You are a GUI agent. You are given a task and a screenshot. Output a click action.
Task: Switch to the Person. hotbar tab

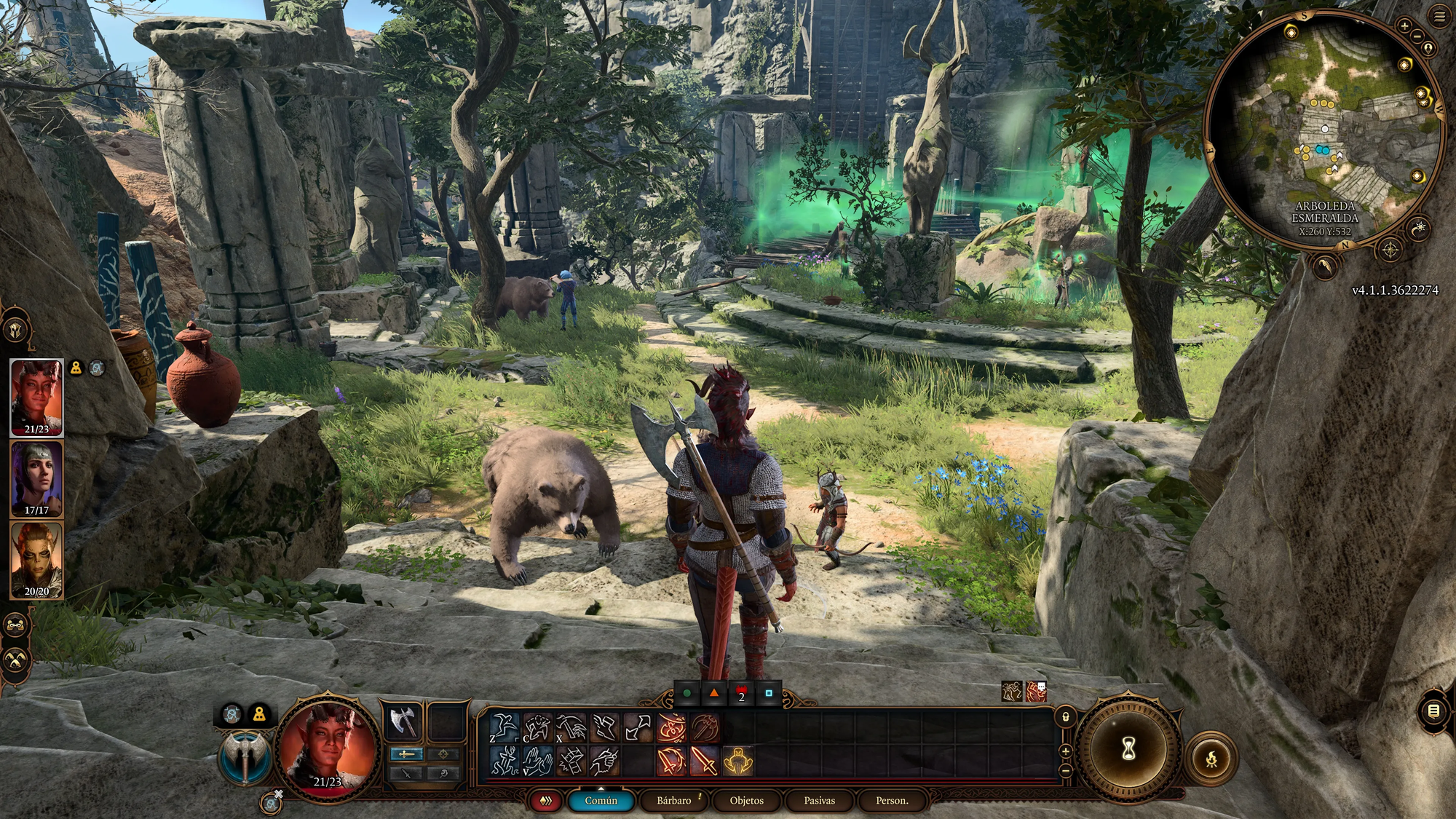click(x=891, y=800)
